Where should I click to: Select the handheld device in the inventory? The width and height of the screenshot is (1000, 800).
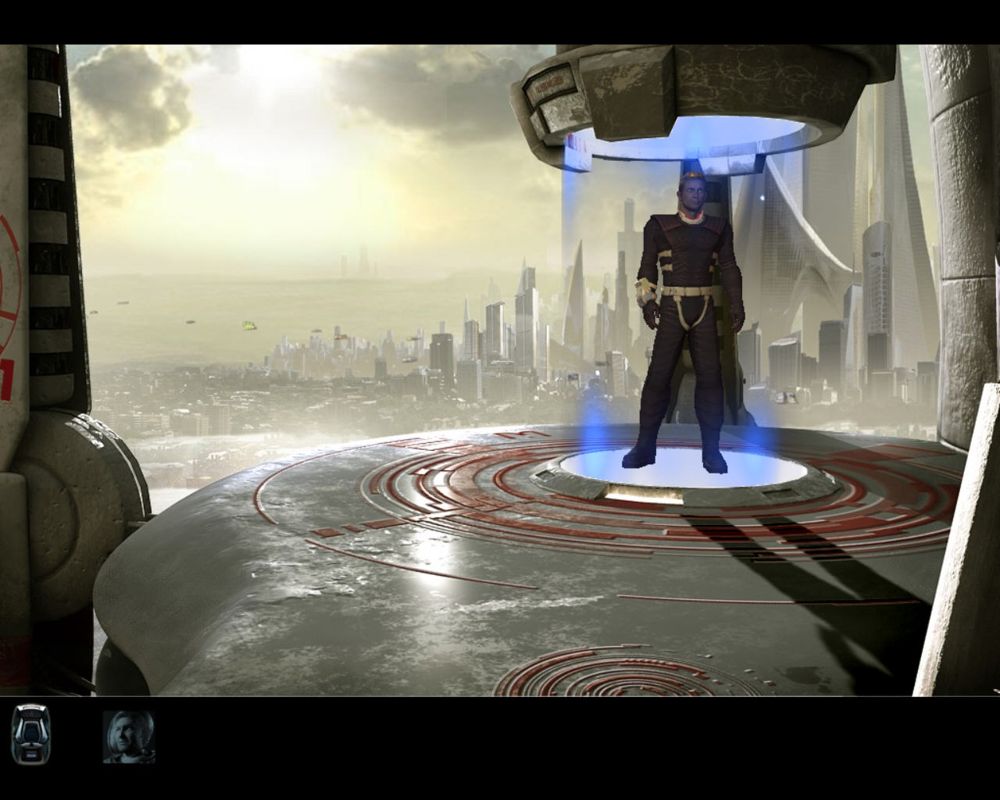pyautogui.click(x=30, y=735)
